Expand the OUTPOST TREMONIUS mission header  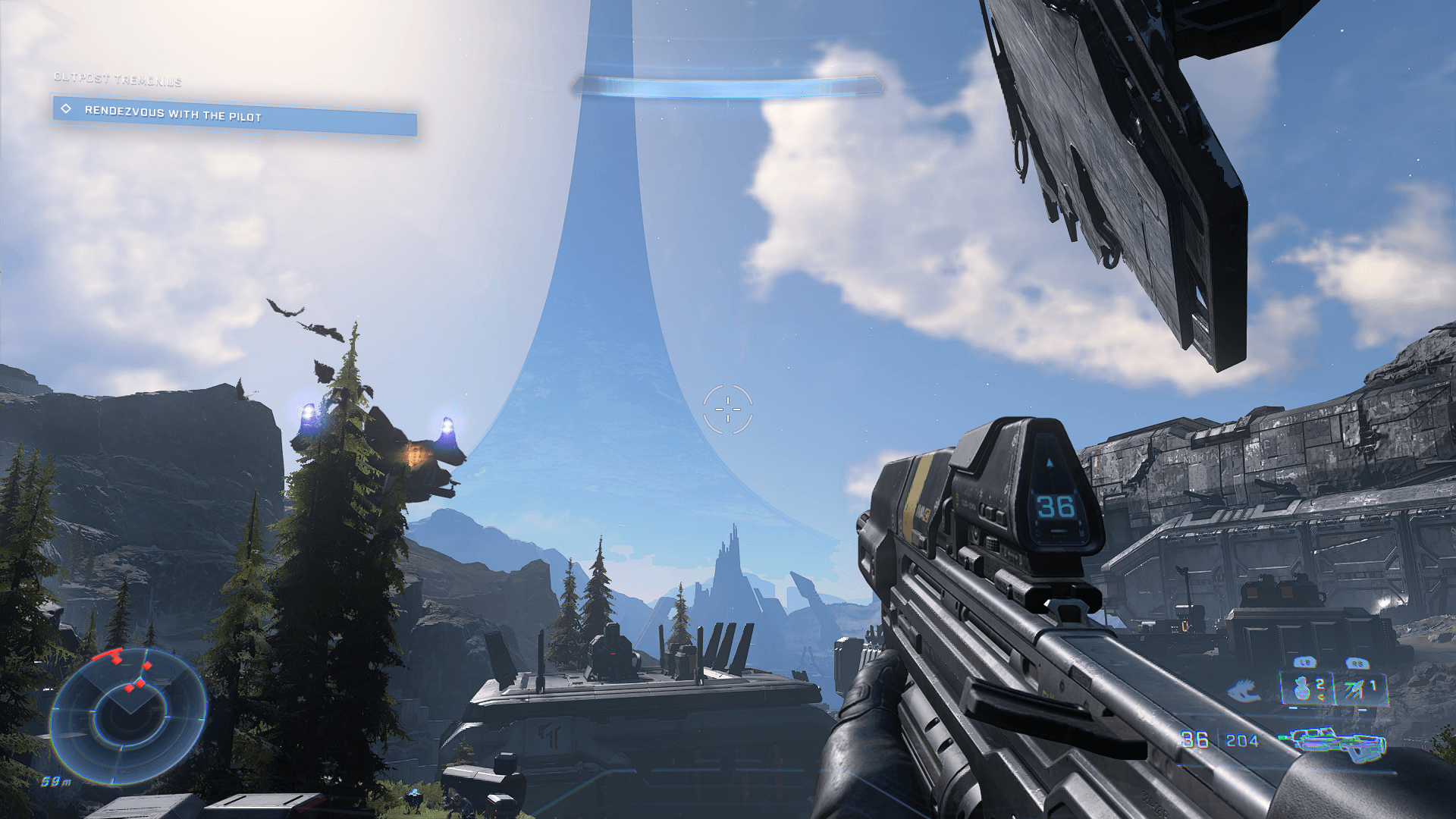pos(118,77)
